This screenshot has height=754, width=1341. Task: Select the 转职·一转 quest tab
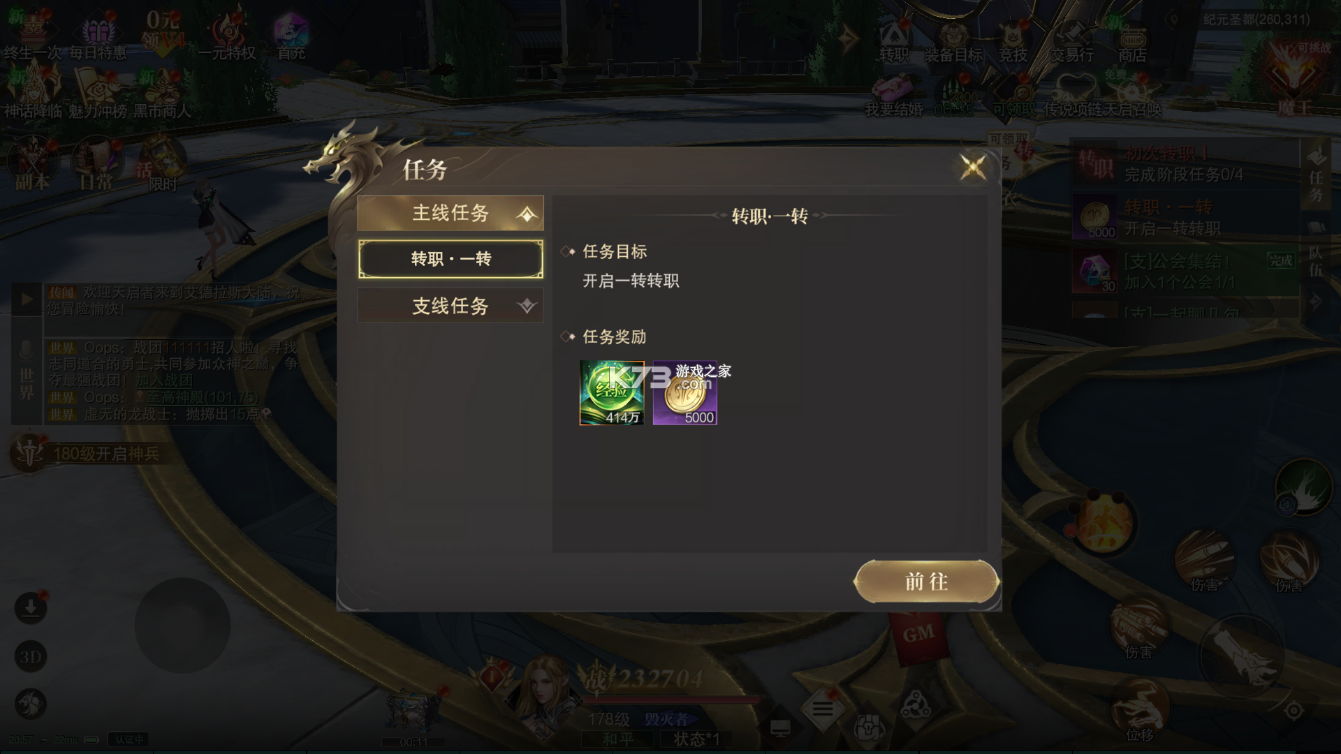tap(450, 258)
